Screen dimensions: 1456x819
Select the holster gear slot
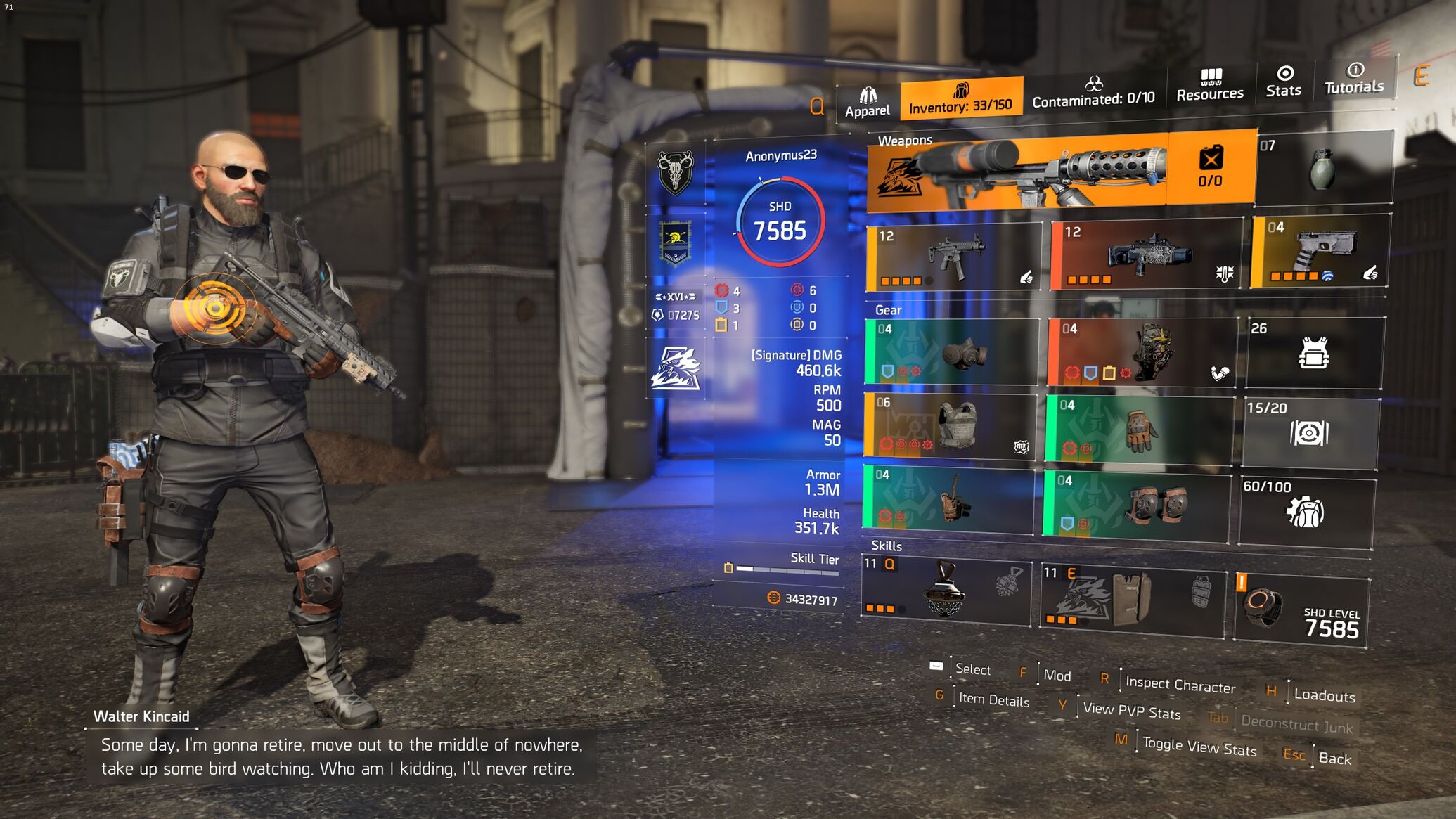pos(948,500)
